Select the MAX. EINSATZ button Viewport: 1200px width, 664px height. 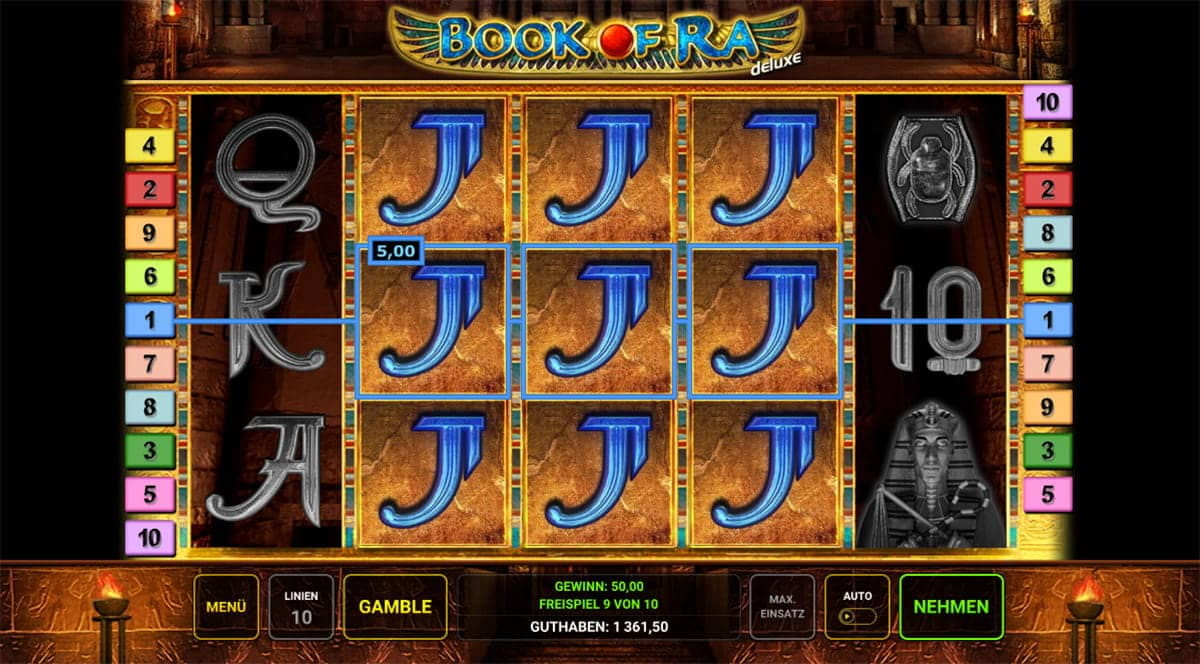pyautogui.click(x=782, y=607)
